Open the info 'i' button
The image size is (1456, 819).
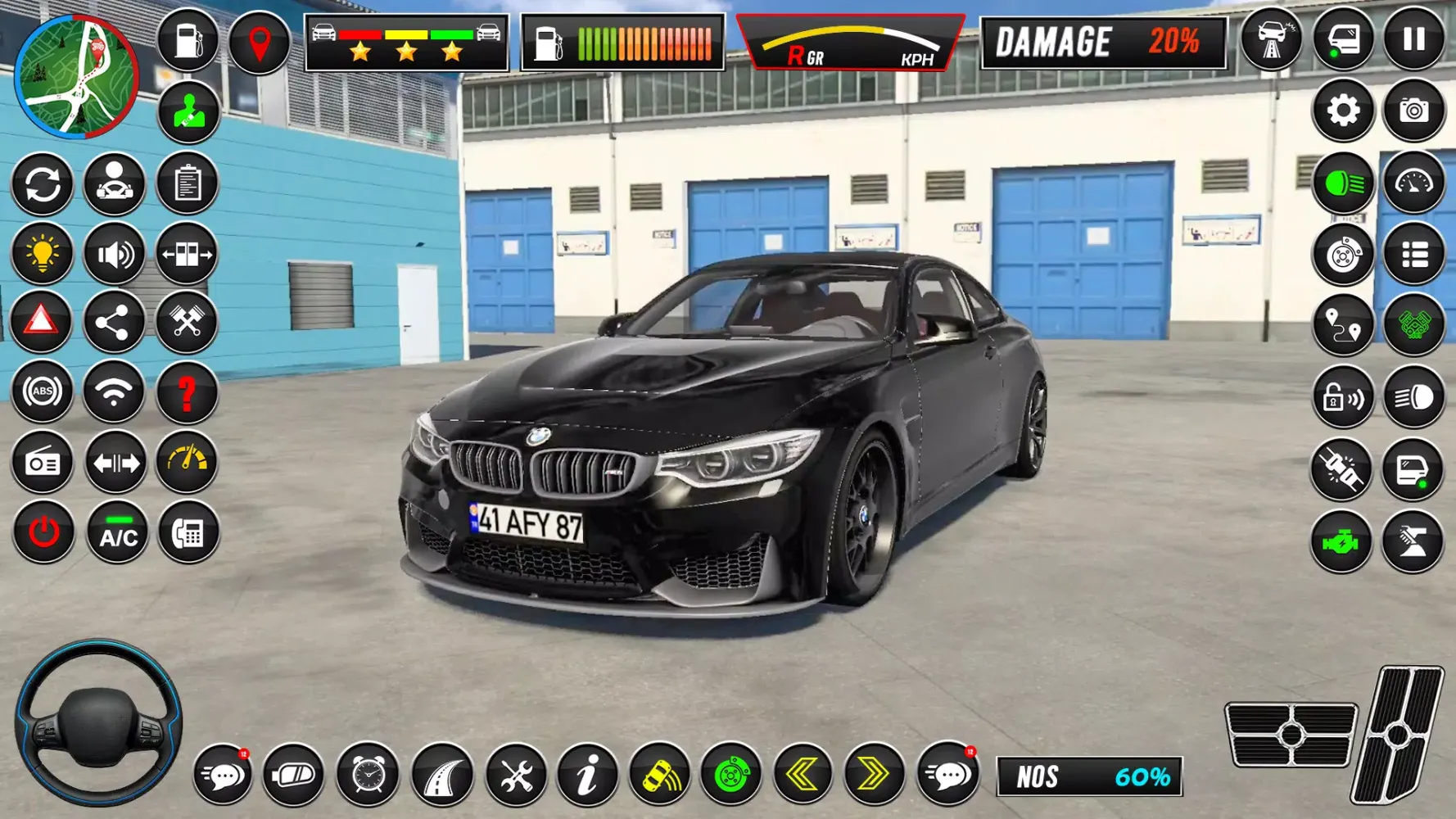click(587, 774)
